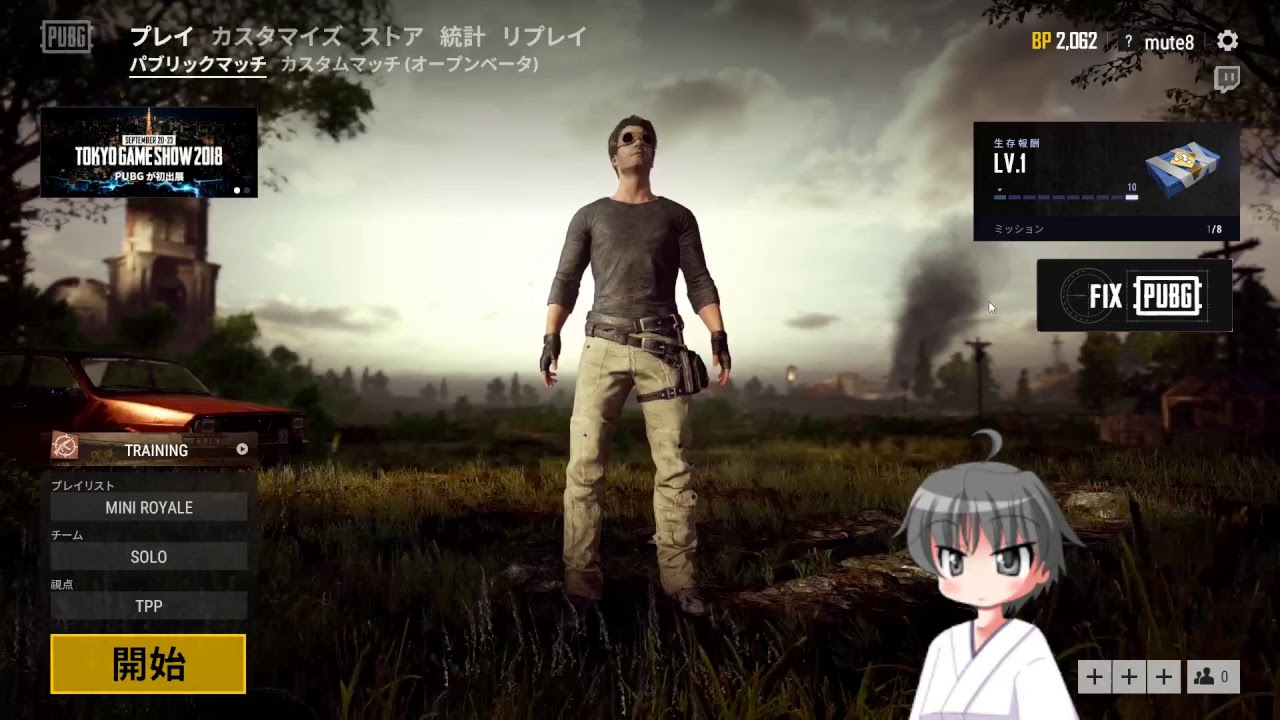Click the 開始 start button
1280x720 pixels.
click(148, 663)
